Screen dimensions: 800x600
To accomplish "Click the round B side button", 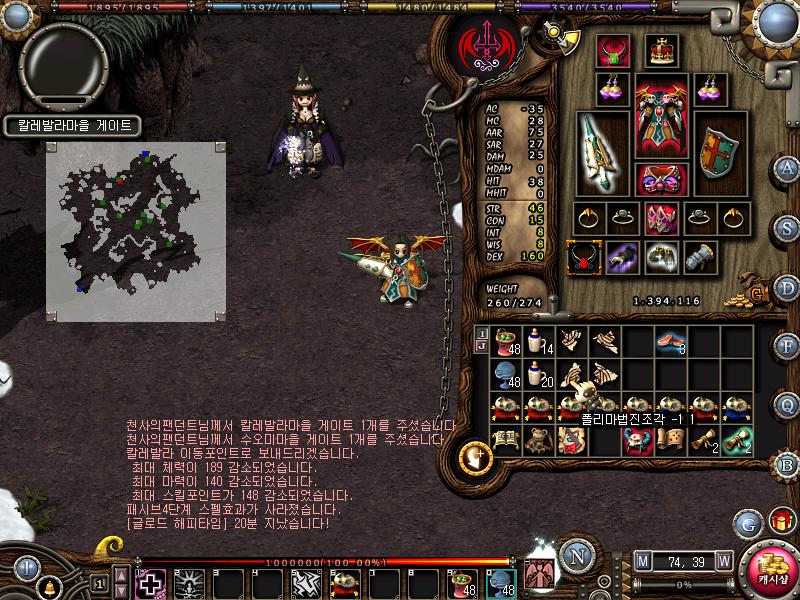I will click(x=788, y=464).
